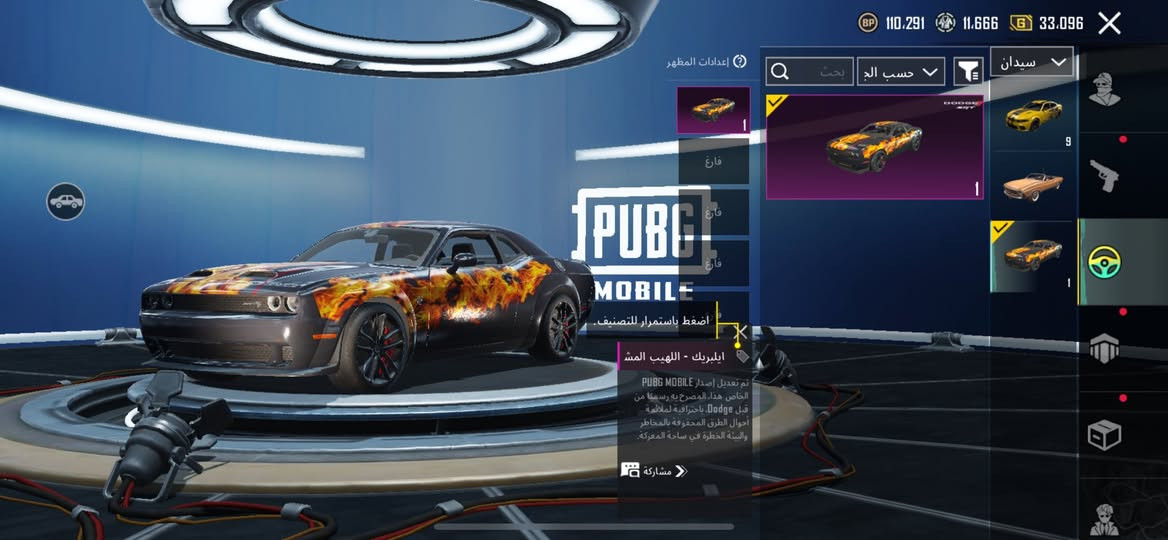Pick the orange convertible car thumbnail
This screenshot has width=1168, height=540.
pos(1033,185)
